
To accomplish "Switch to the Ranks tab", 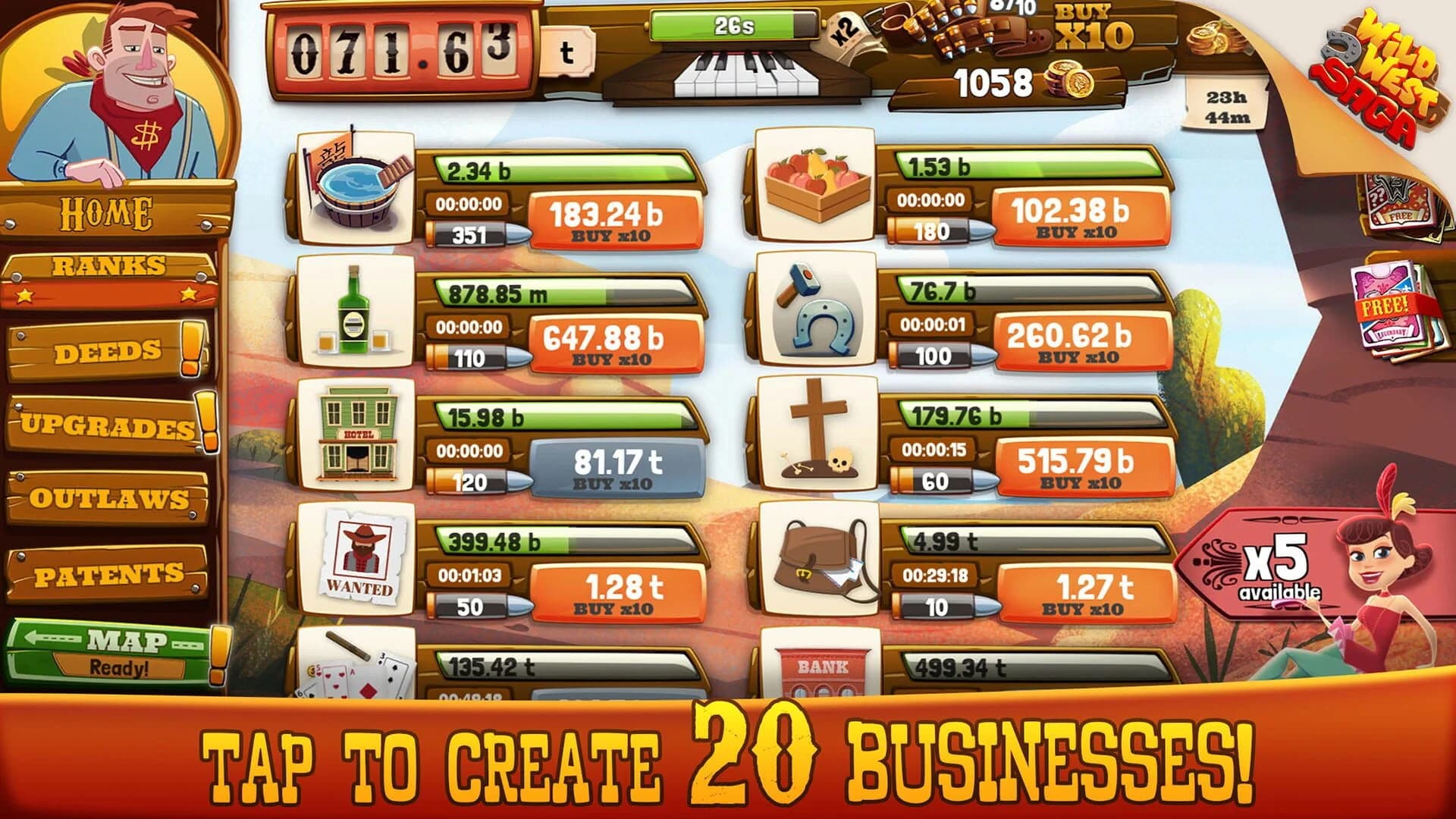I will pyautogui.click(x=108, y=265).
